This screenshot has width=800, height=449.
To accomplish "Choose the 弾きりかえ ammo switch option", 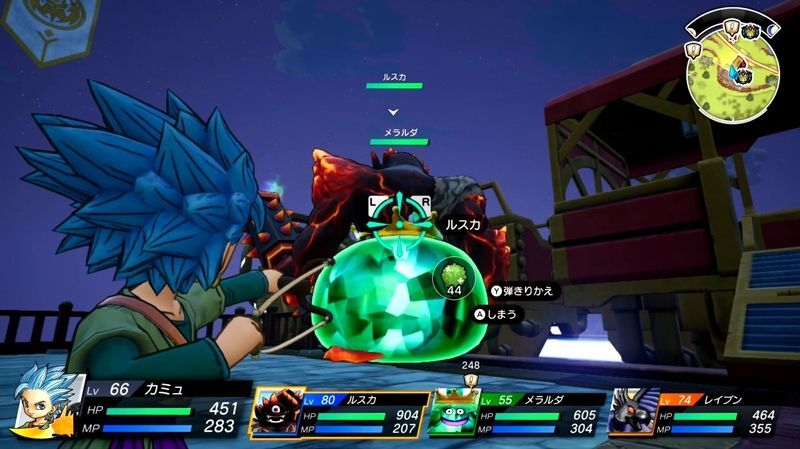I will 522,291.
